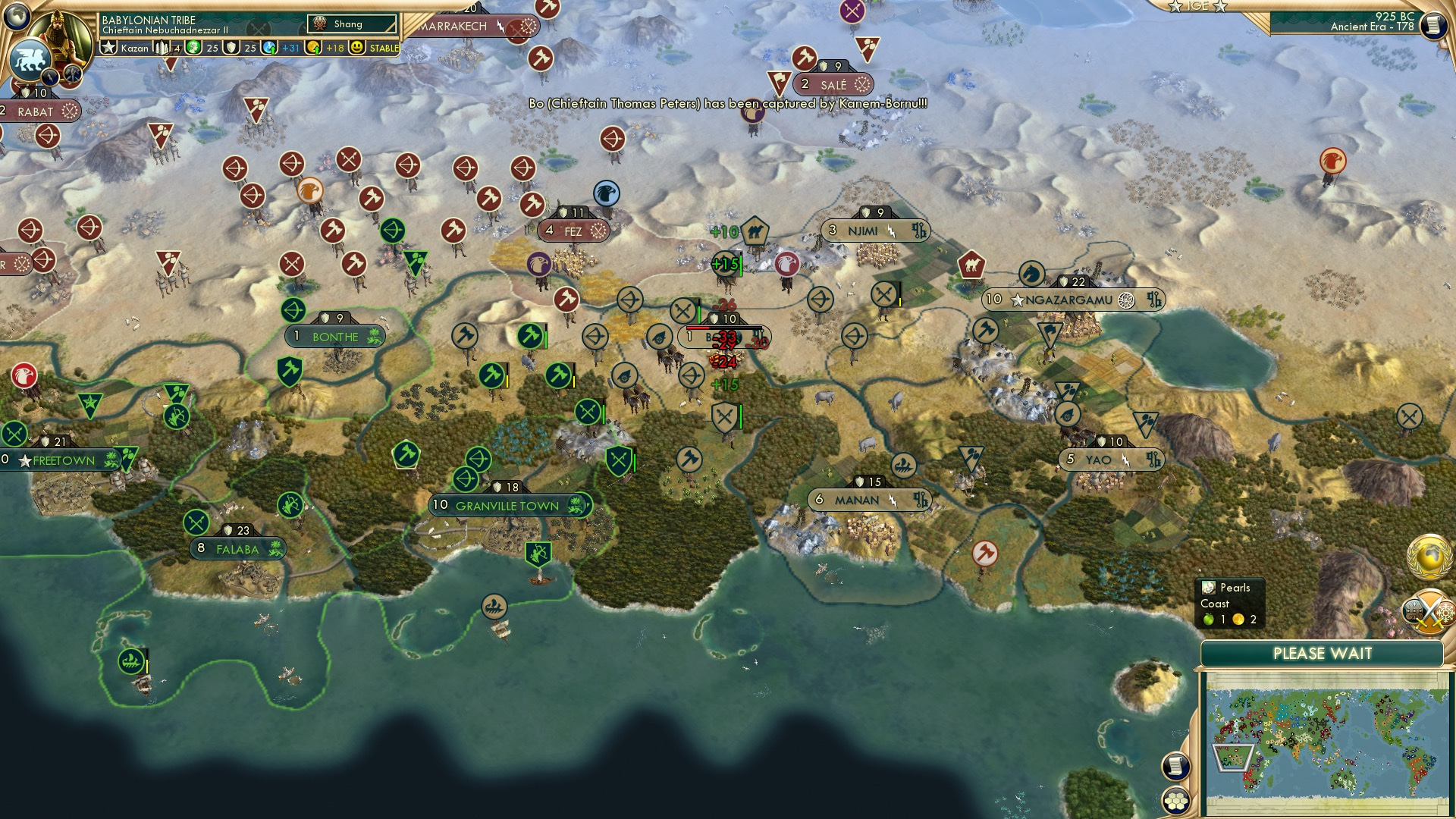Screen dimensions: 1456x819
Task: Toggle the hex grid overlay button
Action: 1177,802
